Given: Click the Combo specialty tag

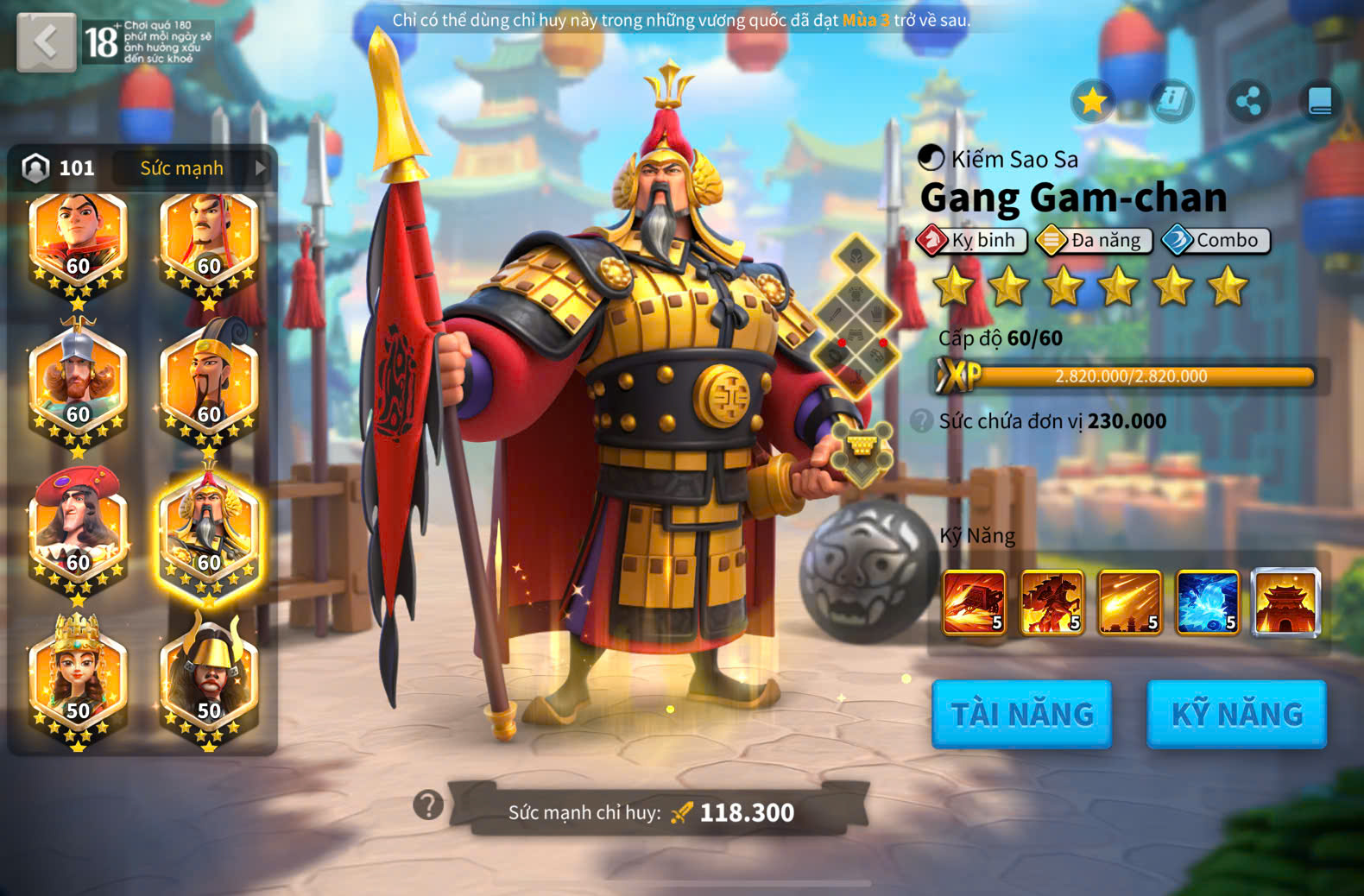Looking at the screenshot, I should [x=1217, y=240].
